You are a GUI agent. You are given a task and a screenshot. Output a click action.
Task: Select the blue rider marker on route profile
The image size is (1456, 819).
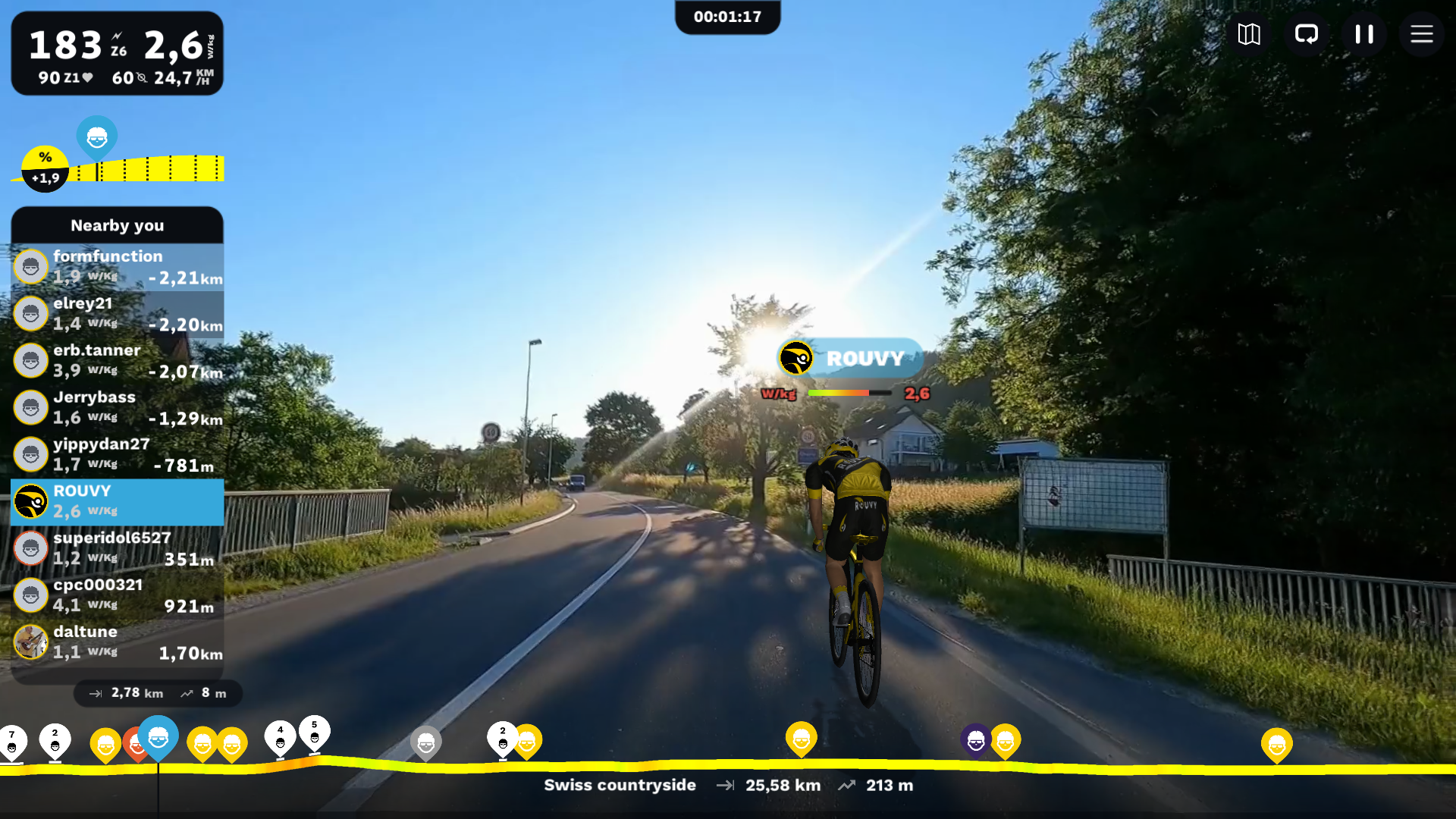158,737
